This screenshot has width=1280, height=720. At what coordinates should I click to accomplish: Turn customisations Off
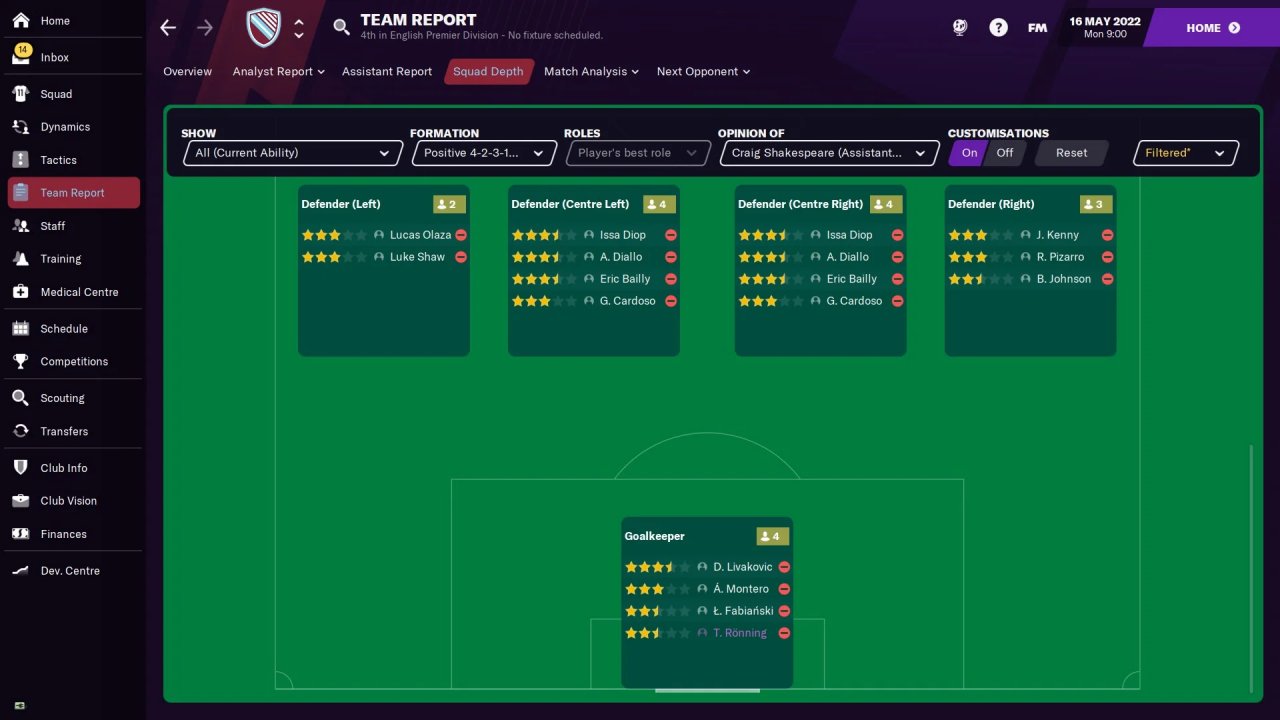(1004, 153)
